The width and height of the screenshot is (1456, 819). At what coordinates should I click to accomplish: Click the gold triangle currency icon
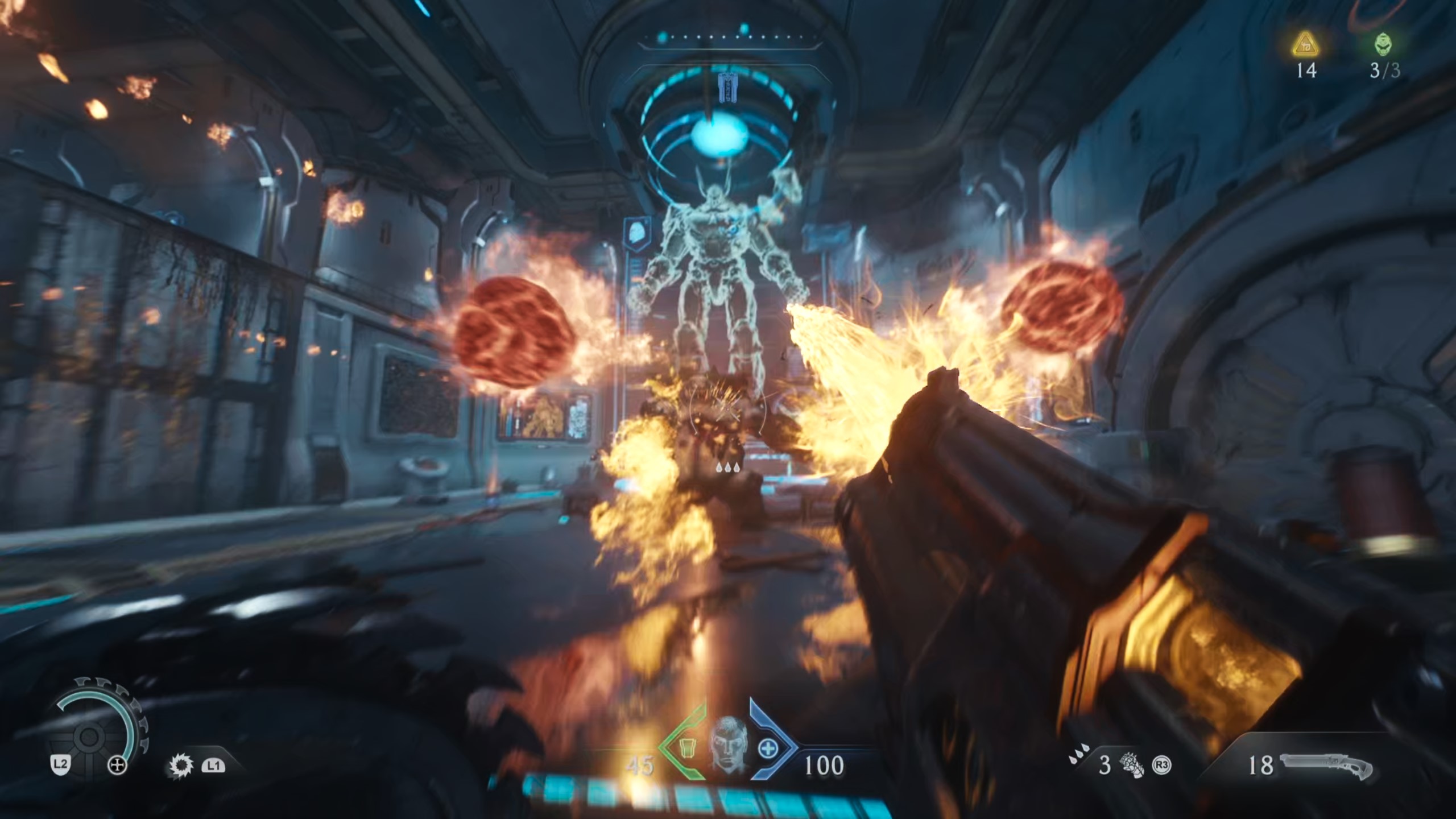click(x=1306, y=44)
